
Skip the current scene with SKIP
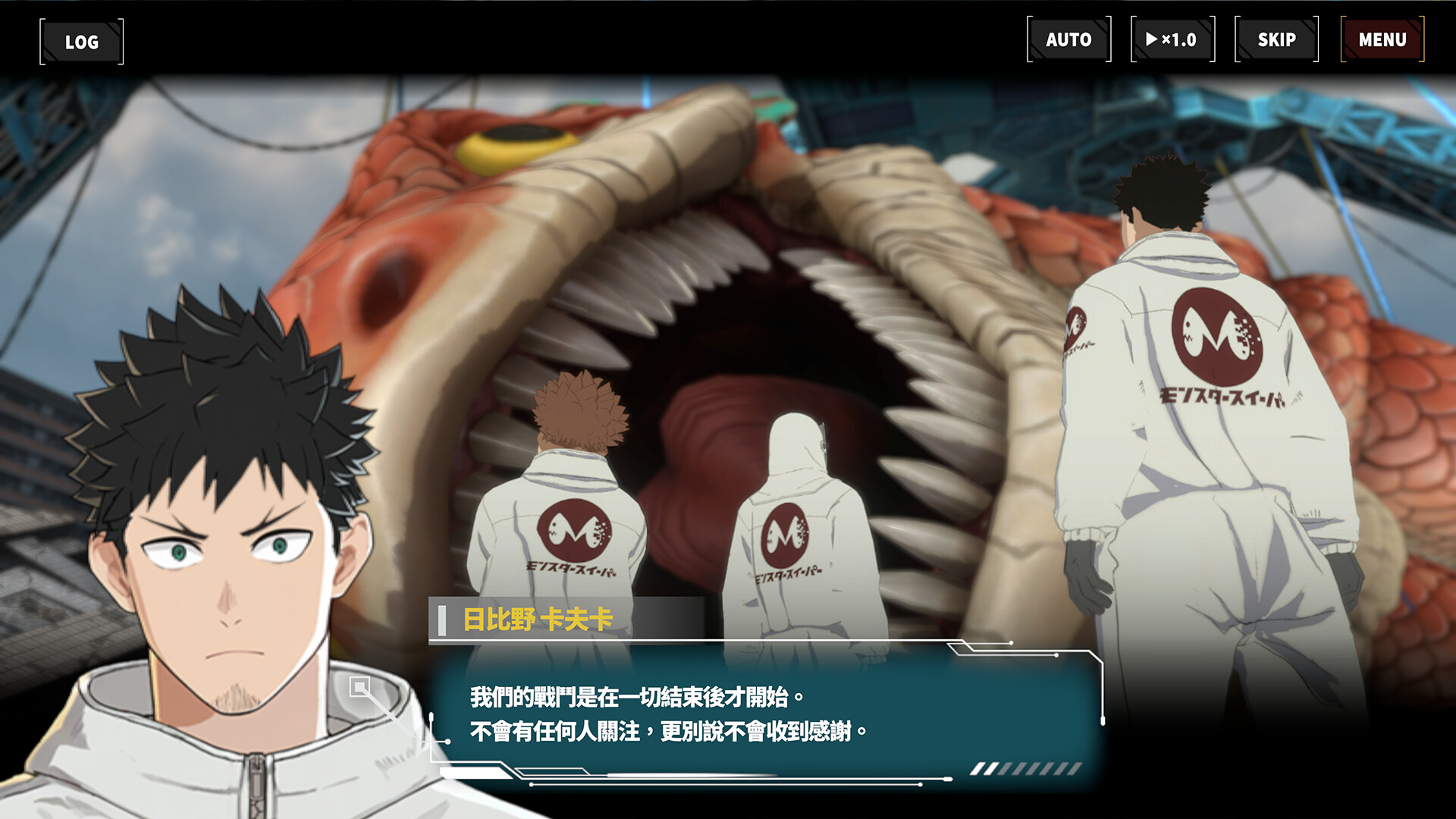click(1275, 39)
